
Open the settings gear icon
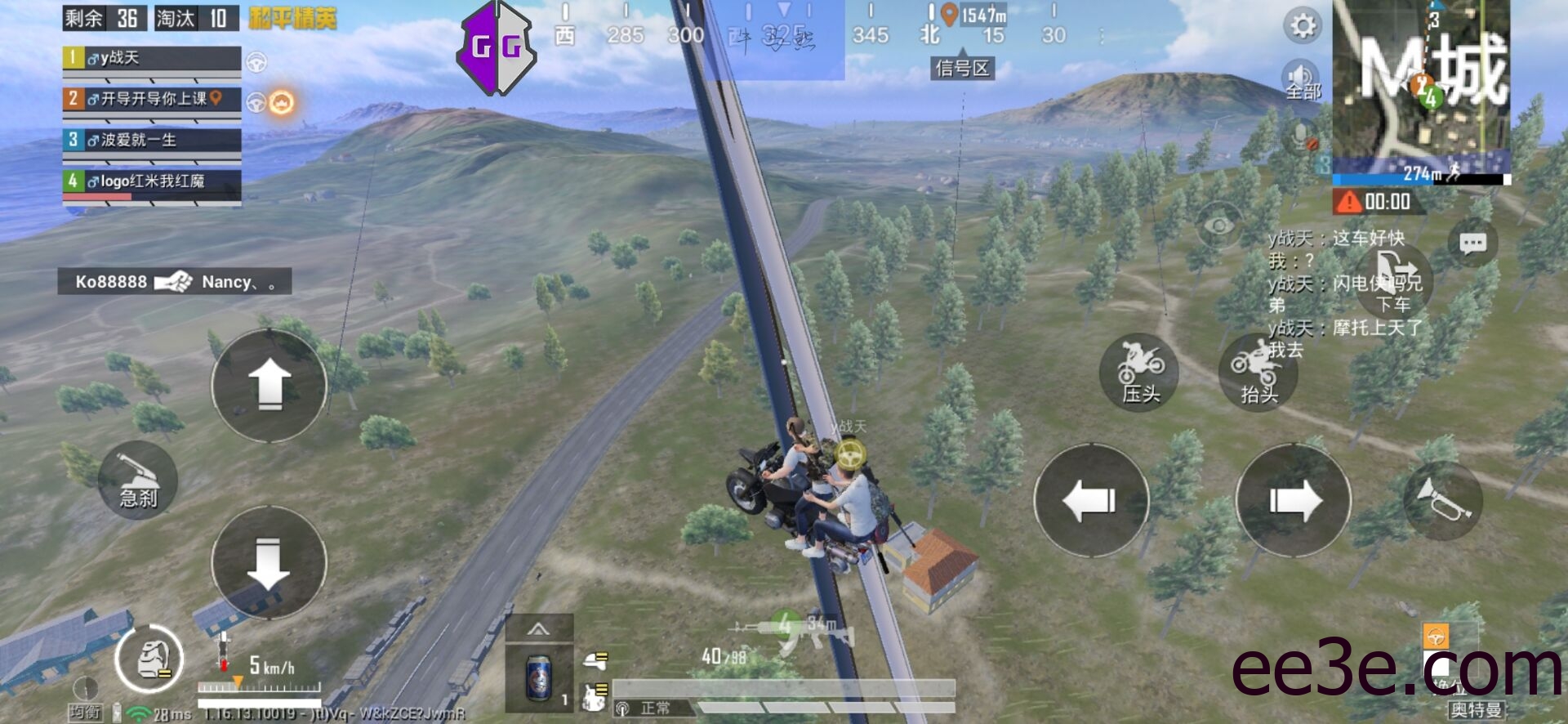point(1302,26)
